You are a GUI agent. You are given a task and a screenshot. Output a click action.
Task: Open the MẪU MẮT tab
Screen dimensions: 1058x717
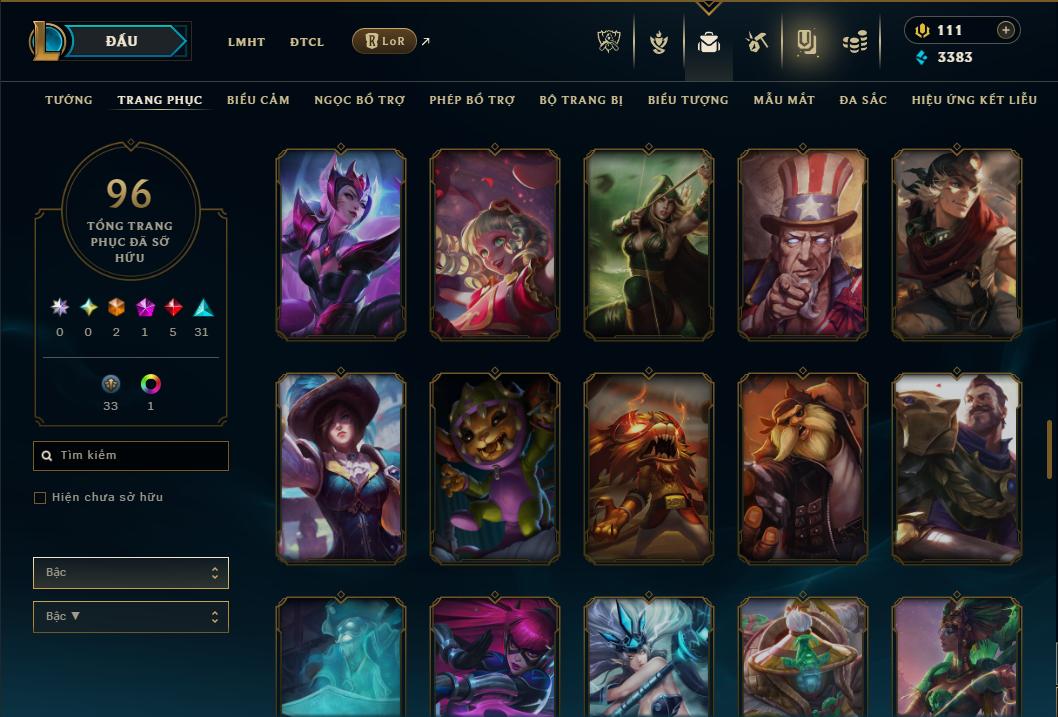click(777, 100)
